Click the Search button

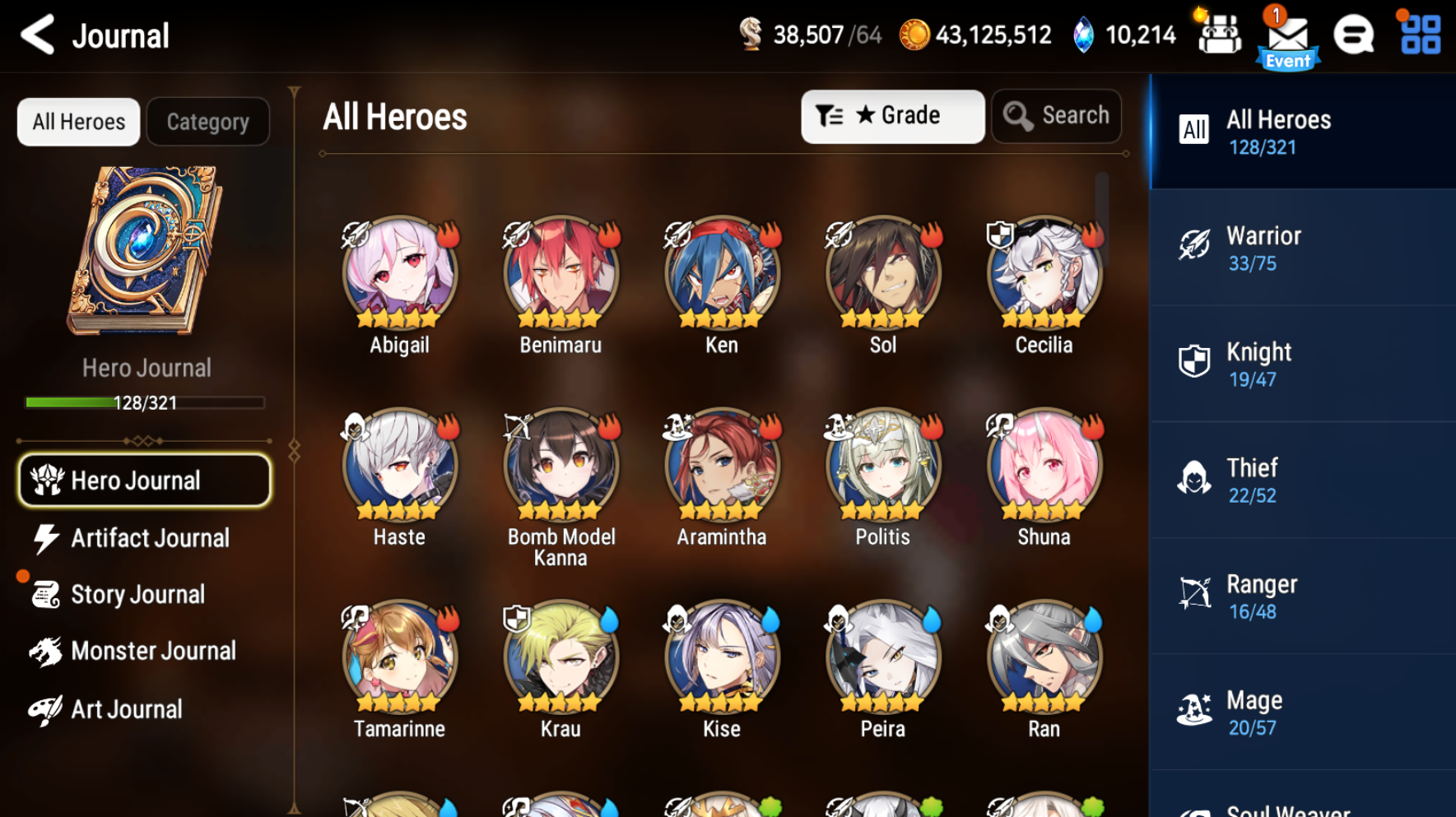coord(1057,115)
